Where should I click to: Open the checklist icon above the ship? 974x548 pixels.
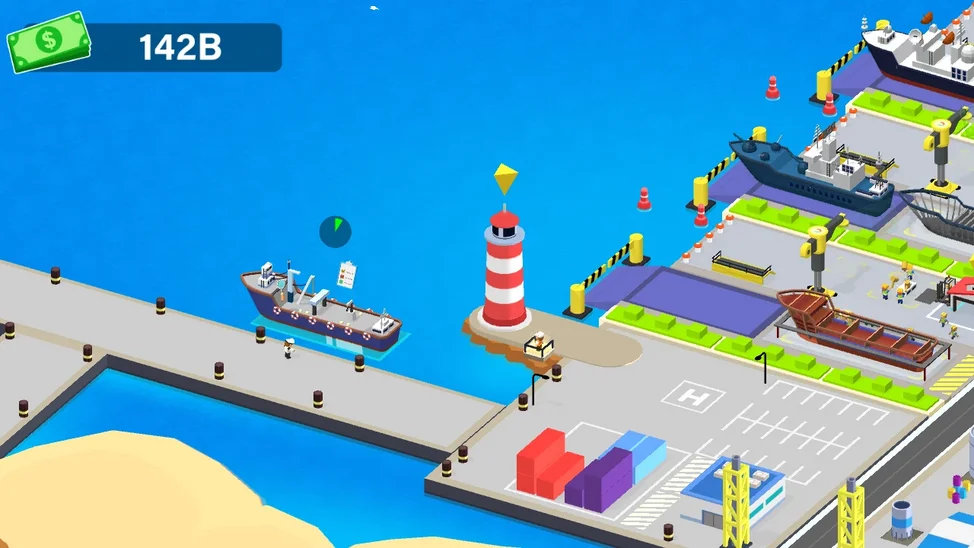tap(347, 274)
